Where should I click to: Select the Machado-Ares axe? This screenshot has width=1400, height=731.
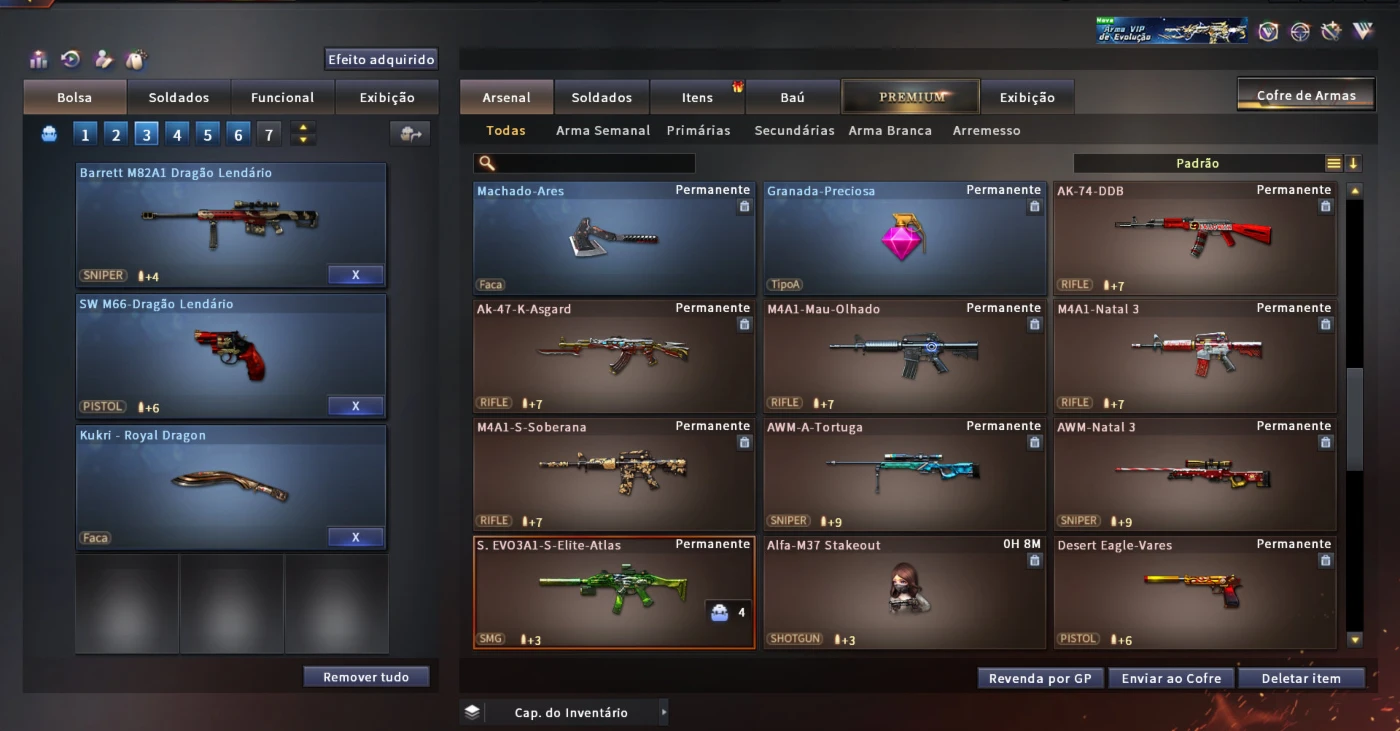[614, 238]
